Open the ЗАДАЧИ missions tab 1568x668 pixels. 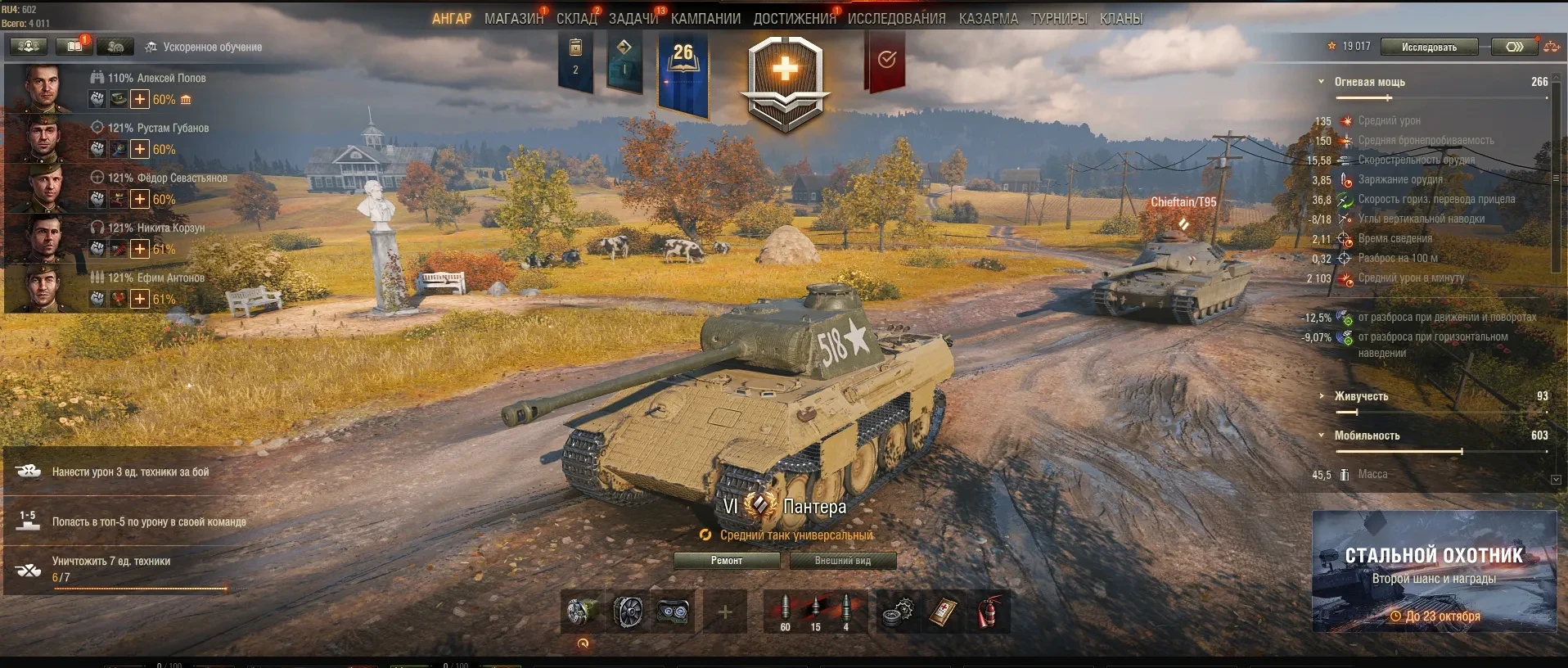pyautogui.click(x=633, y=19)
